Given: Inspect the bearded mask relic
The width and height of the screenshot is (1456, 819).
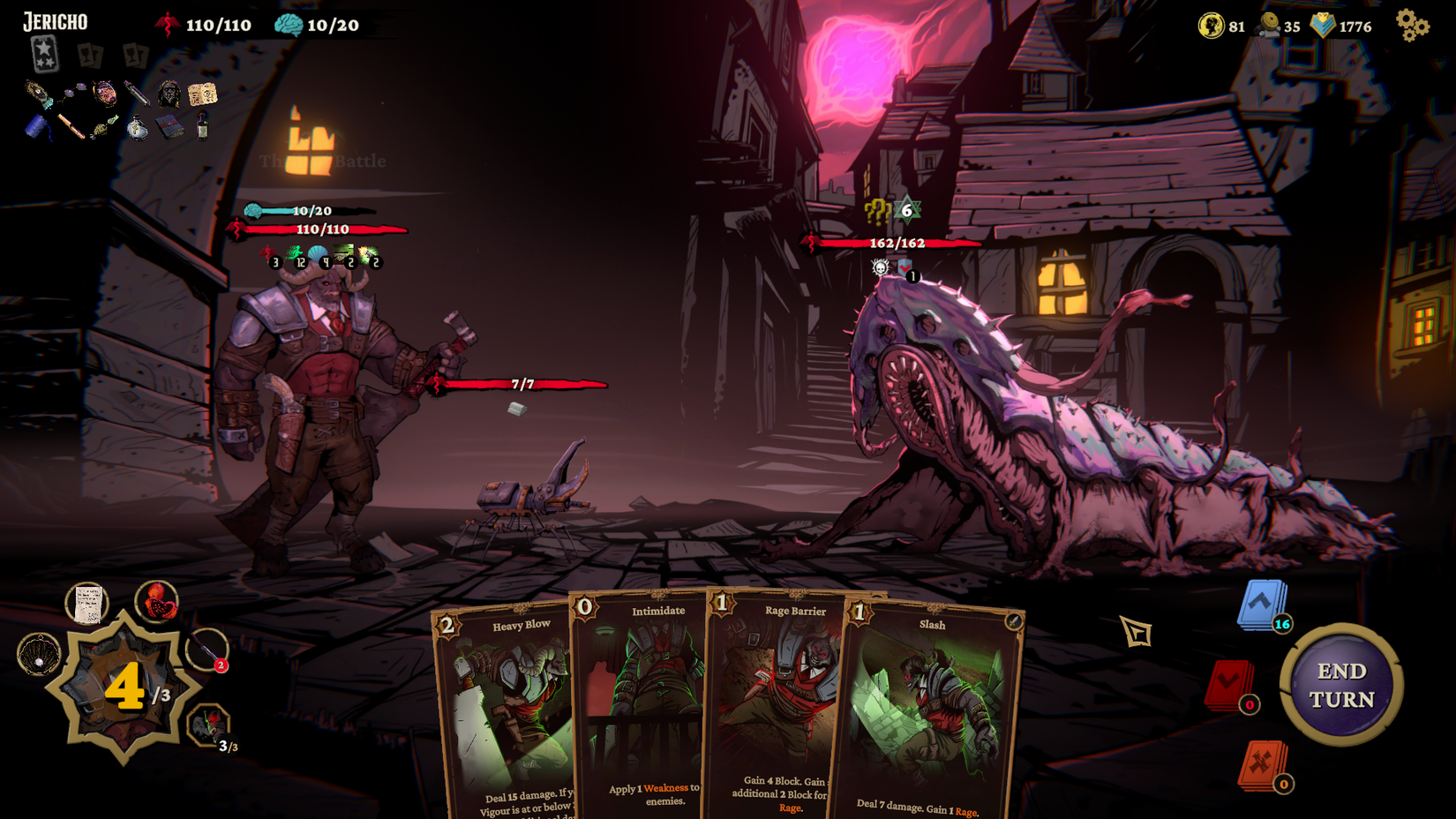Looking at the screenshot, I should pyautogui.click(x=169, y=94).
